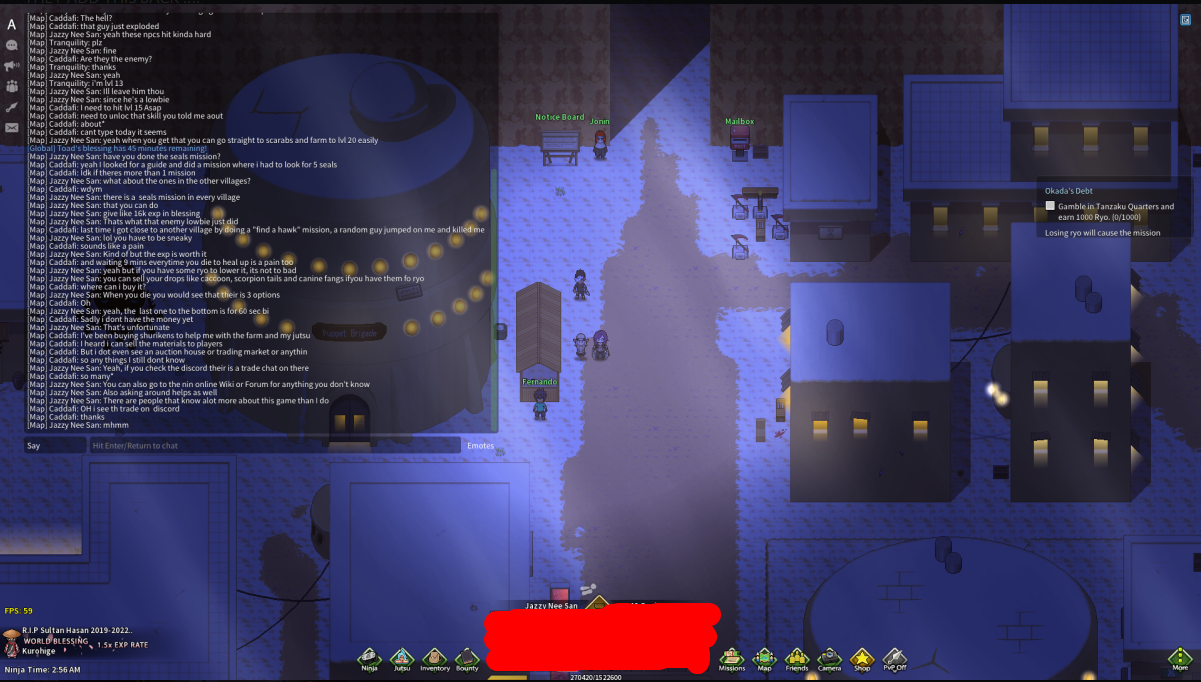Open the star-icon Shop
The image size is (1201, 682).
pyautogui.click(x=861, y=657)
